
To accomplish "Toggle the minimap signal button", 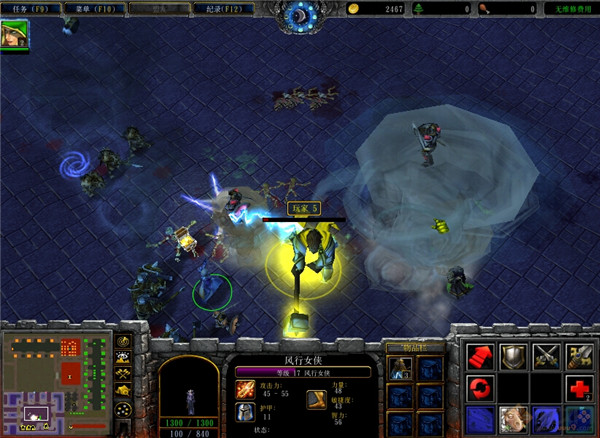I will click(x=123, y=340).
